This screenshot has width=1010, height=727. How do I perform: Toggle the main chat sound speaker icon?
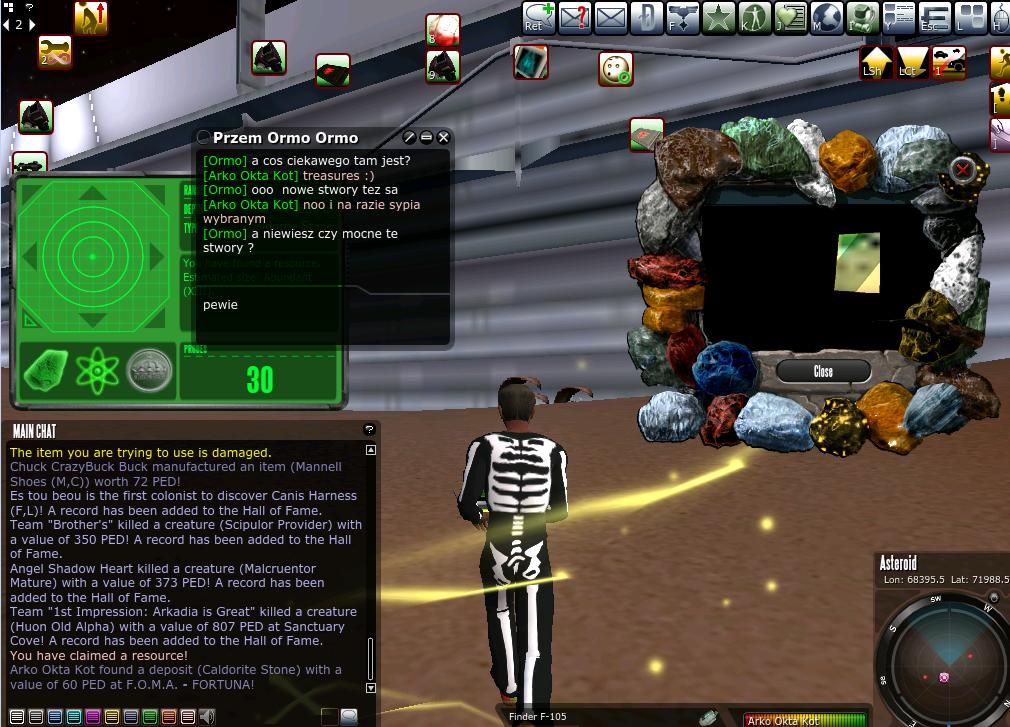(207, 716)
